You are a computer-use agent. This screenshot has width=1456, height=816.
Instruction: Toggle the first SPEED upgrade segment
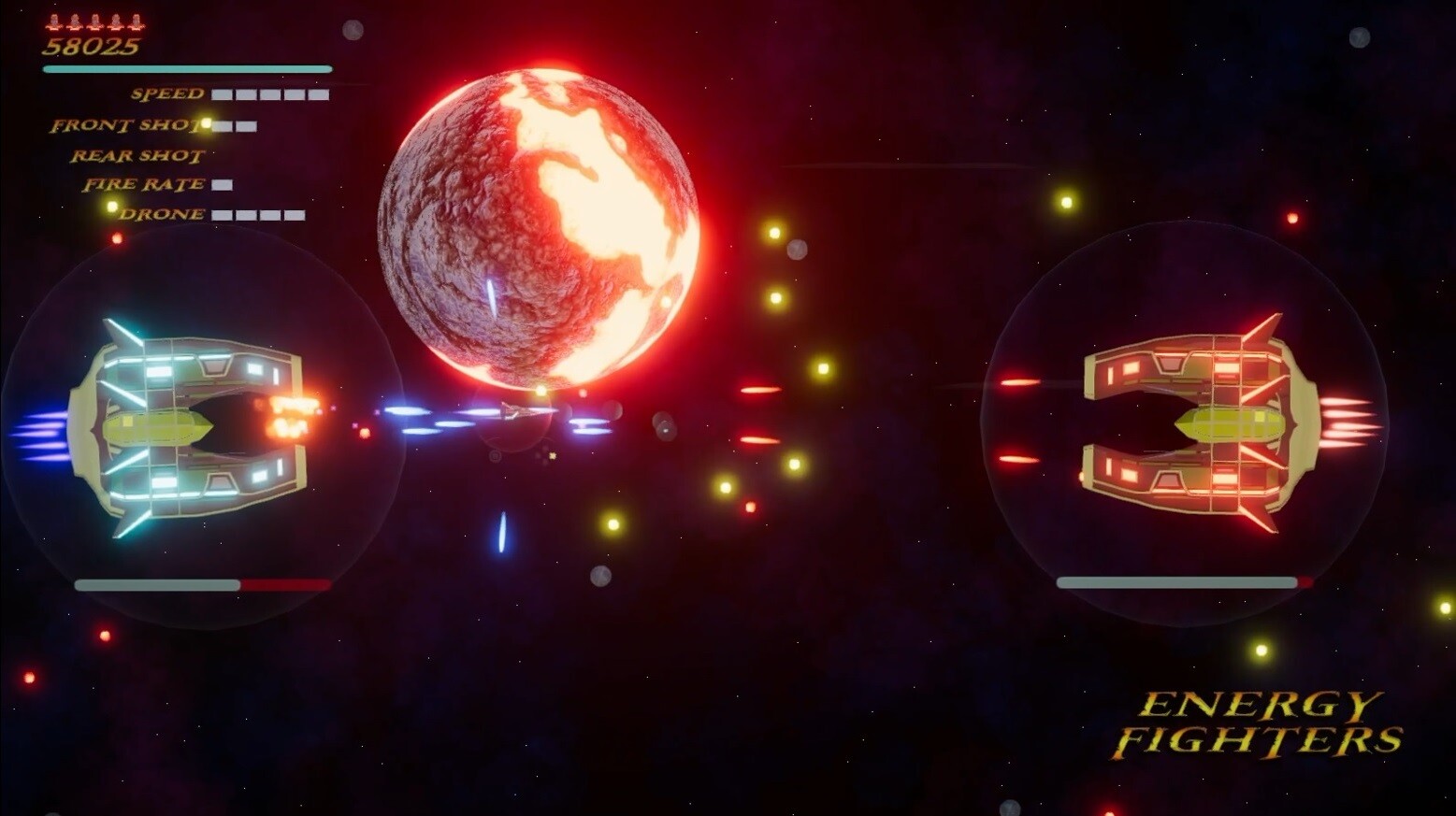223,93
